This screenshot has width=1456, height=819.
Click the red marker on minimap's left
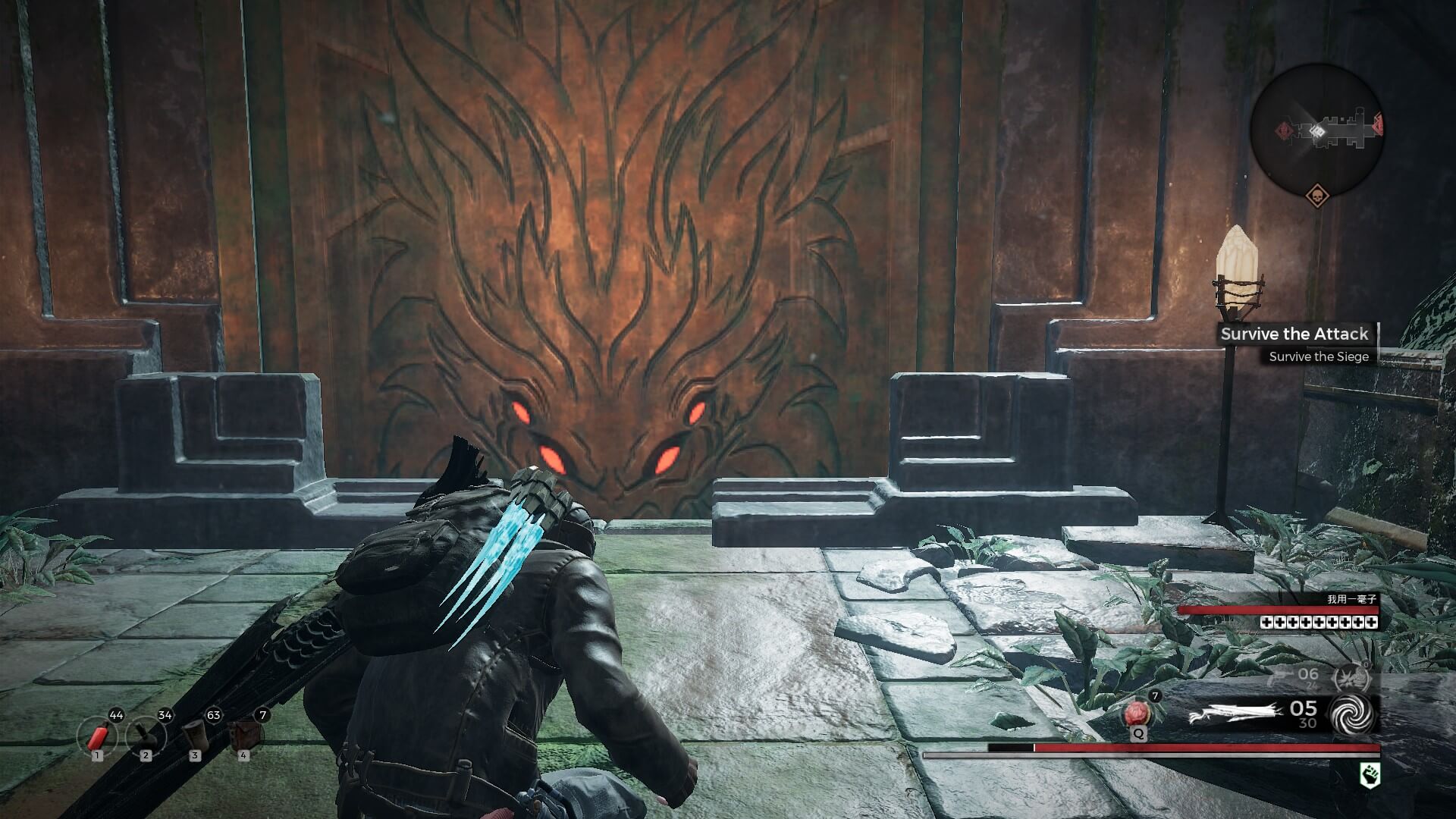click(1283, 130)
